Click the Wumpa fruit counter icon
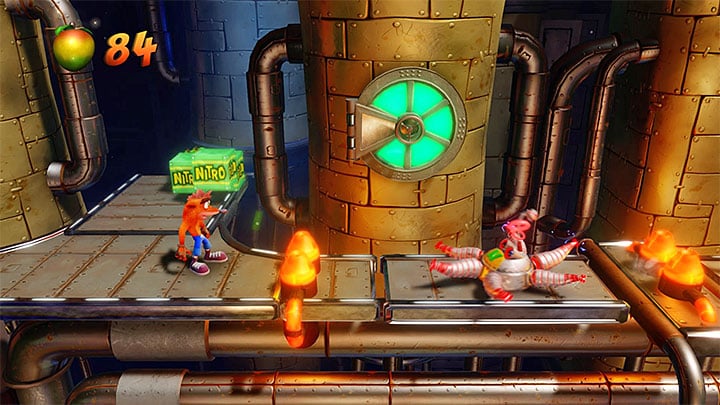The height and width of the screenshot is (405, 720). (x=74, y=48)
